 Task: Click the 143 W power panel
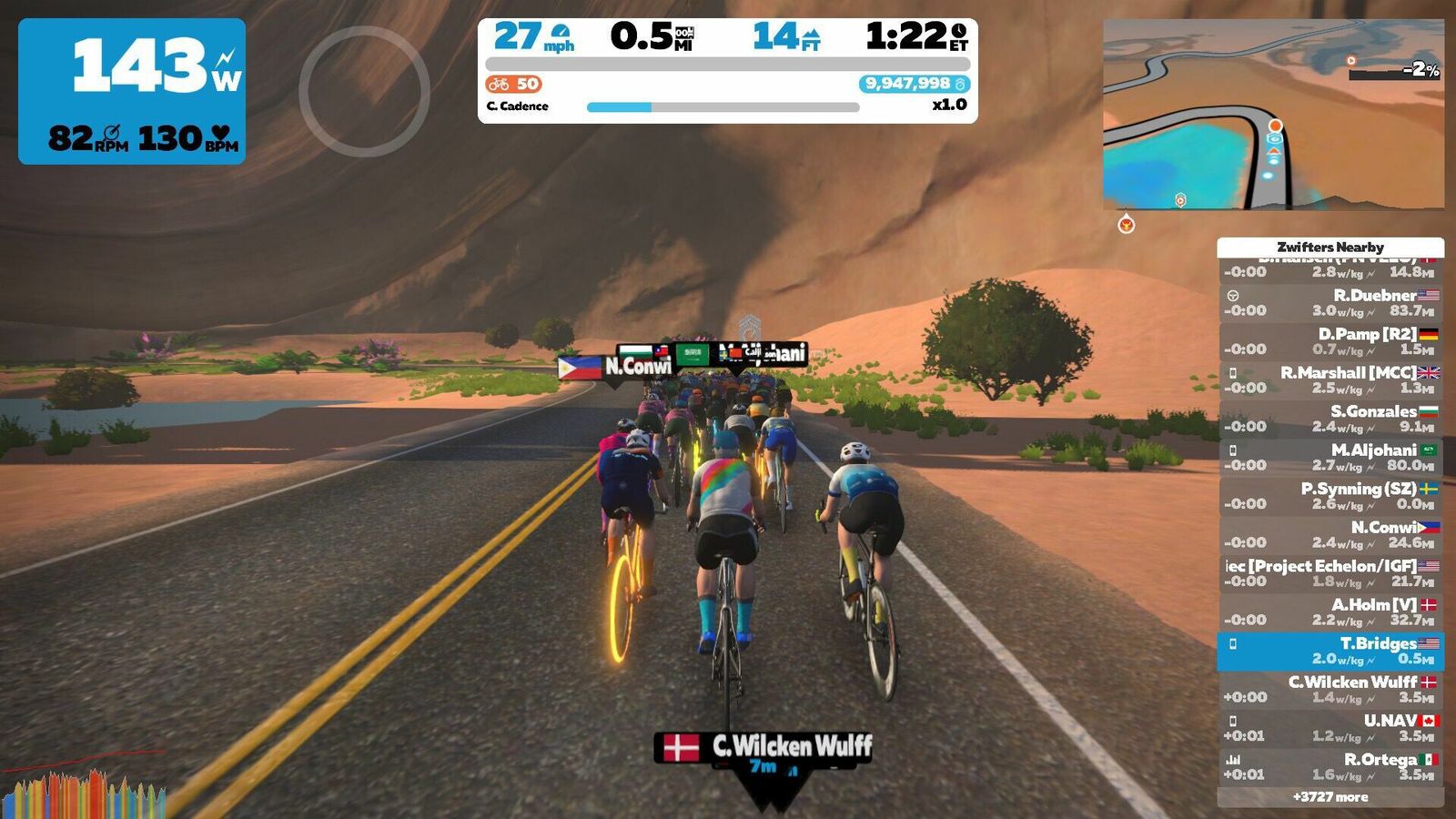[x=132, y=91]
